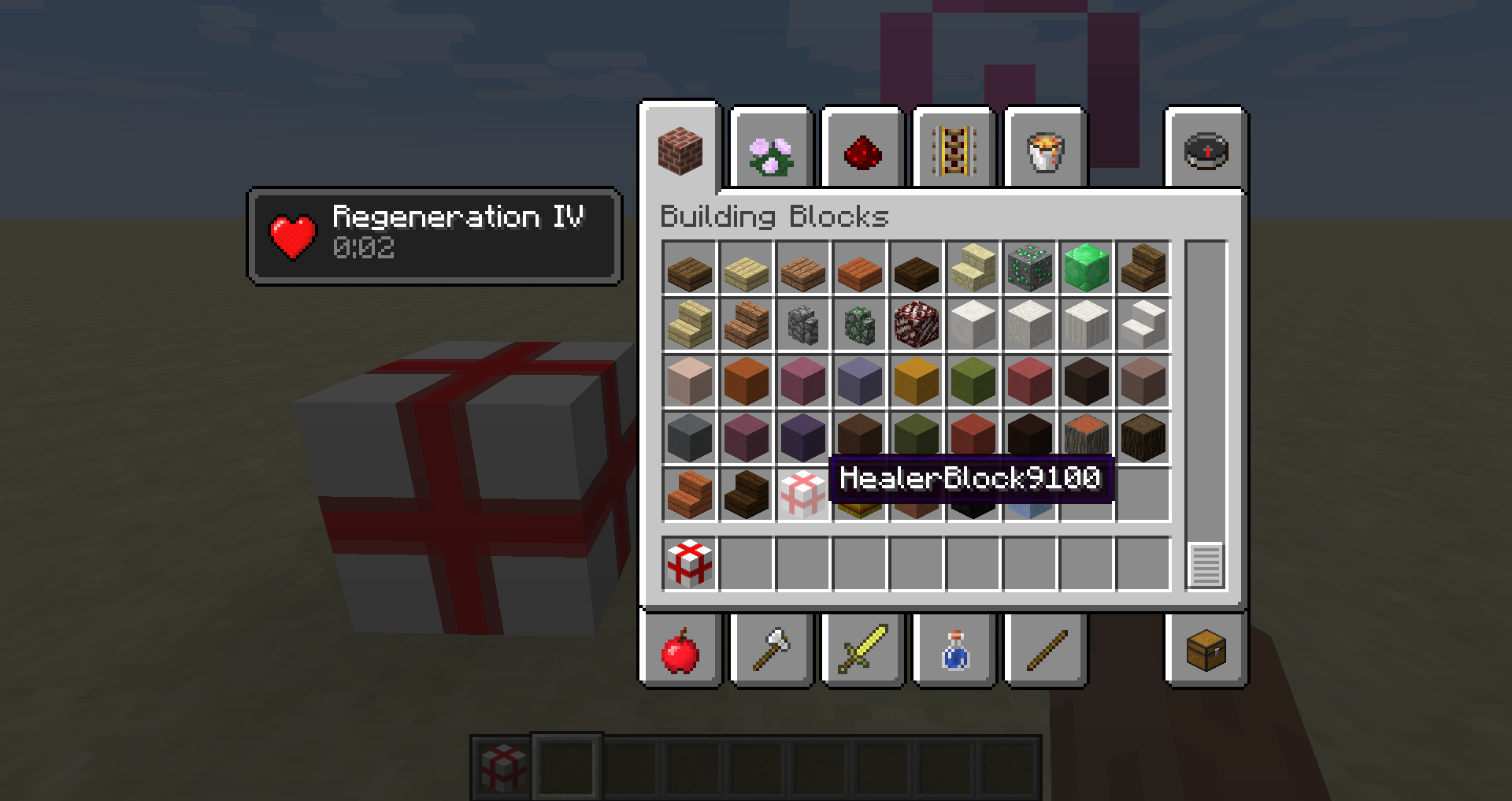This screenshot has width=1512, height=801.
Task: Open the Search Items compass tab
Action: (1206, 150)
